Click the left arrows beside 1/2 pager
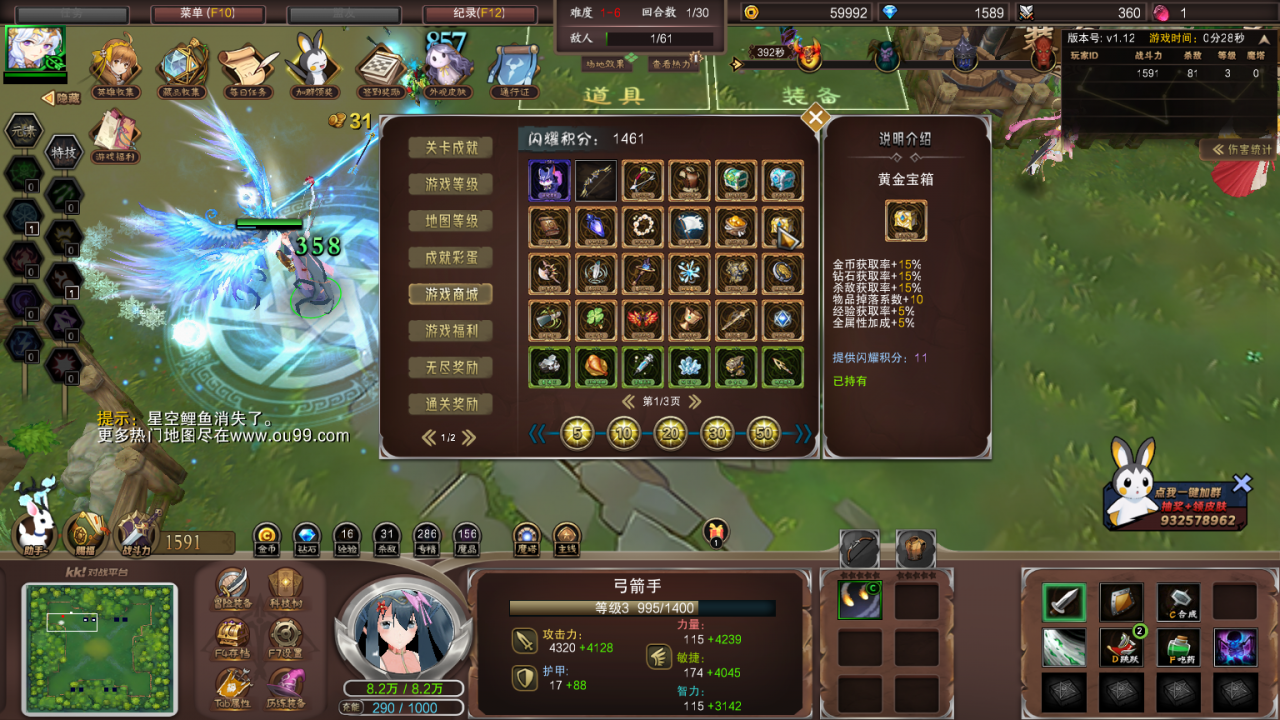 tap(430, 437)
